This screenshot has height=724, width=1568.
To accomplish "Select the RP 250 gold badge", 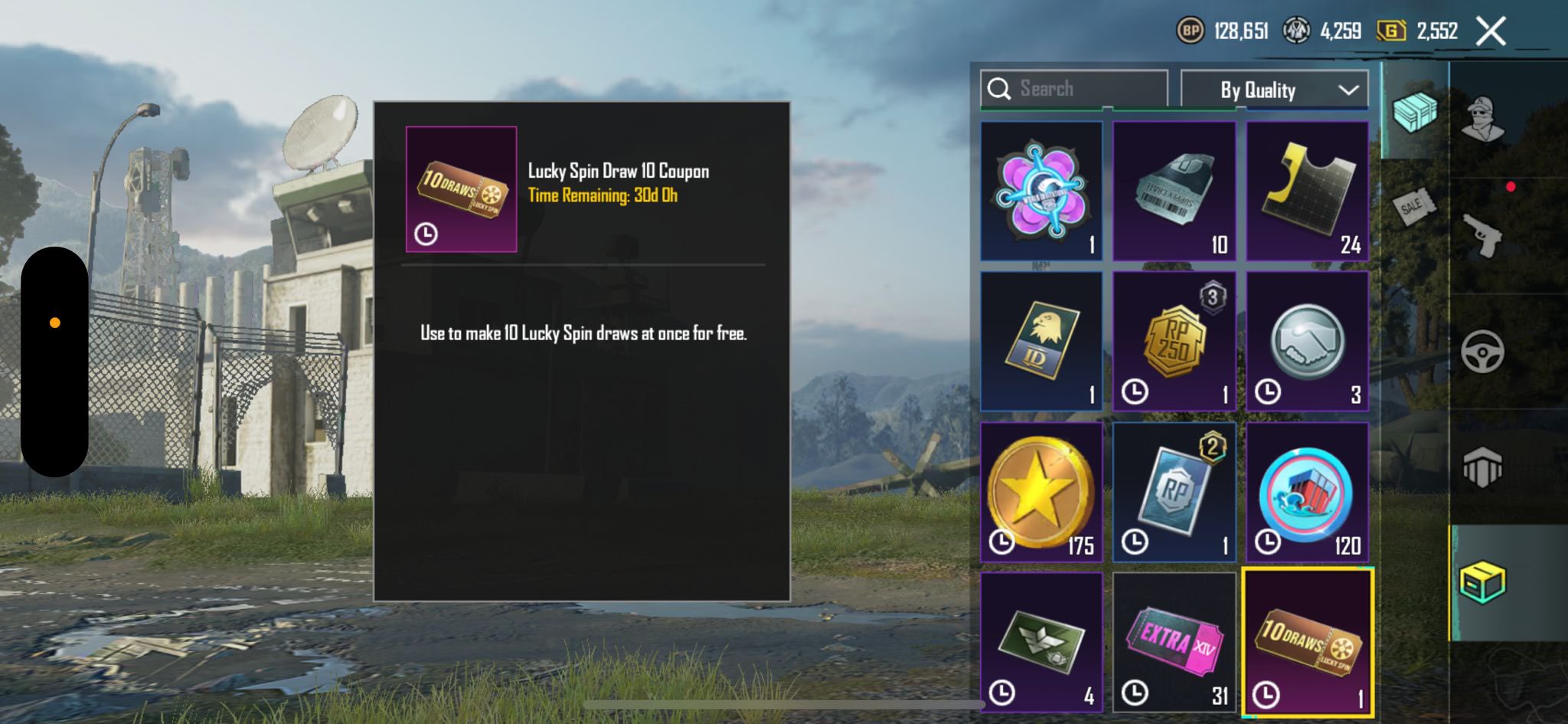I will (1174, 342).
